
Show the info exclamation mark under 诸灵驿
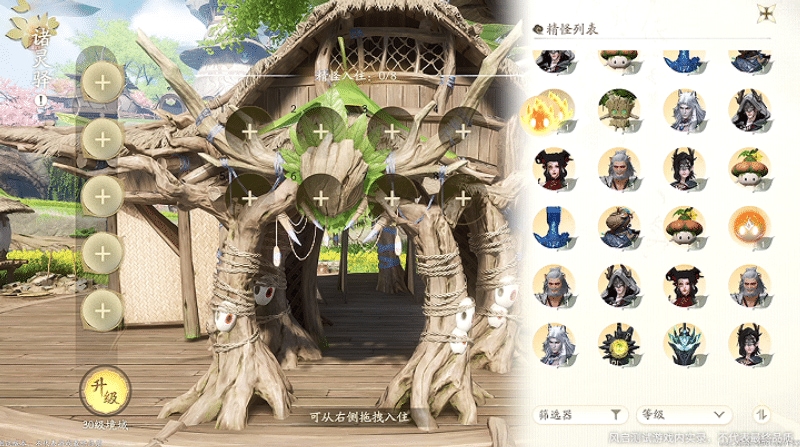[42, 99]
